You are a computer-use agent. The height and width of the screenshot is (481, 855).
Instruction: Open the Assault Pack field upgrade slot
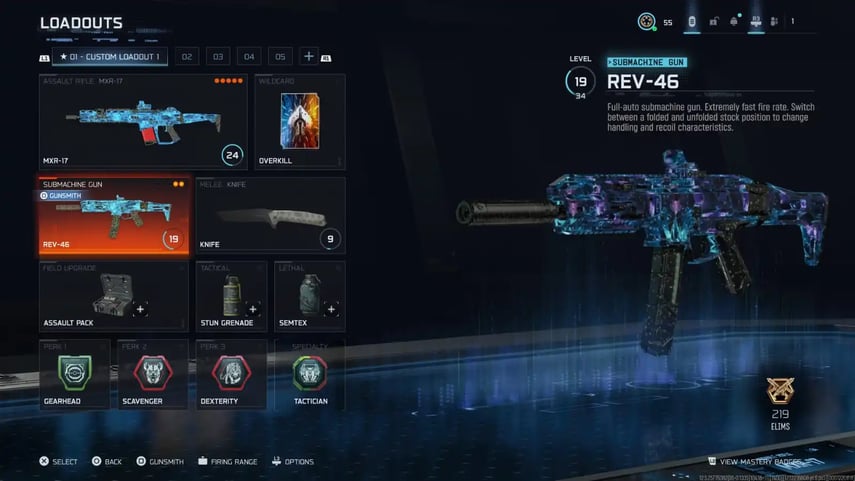coord(113,296)
